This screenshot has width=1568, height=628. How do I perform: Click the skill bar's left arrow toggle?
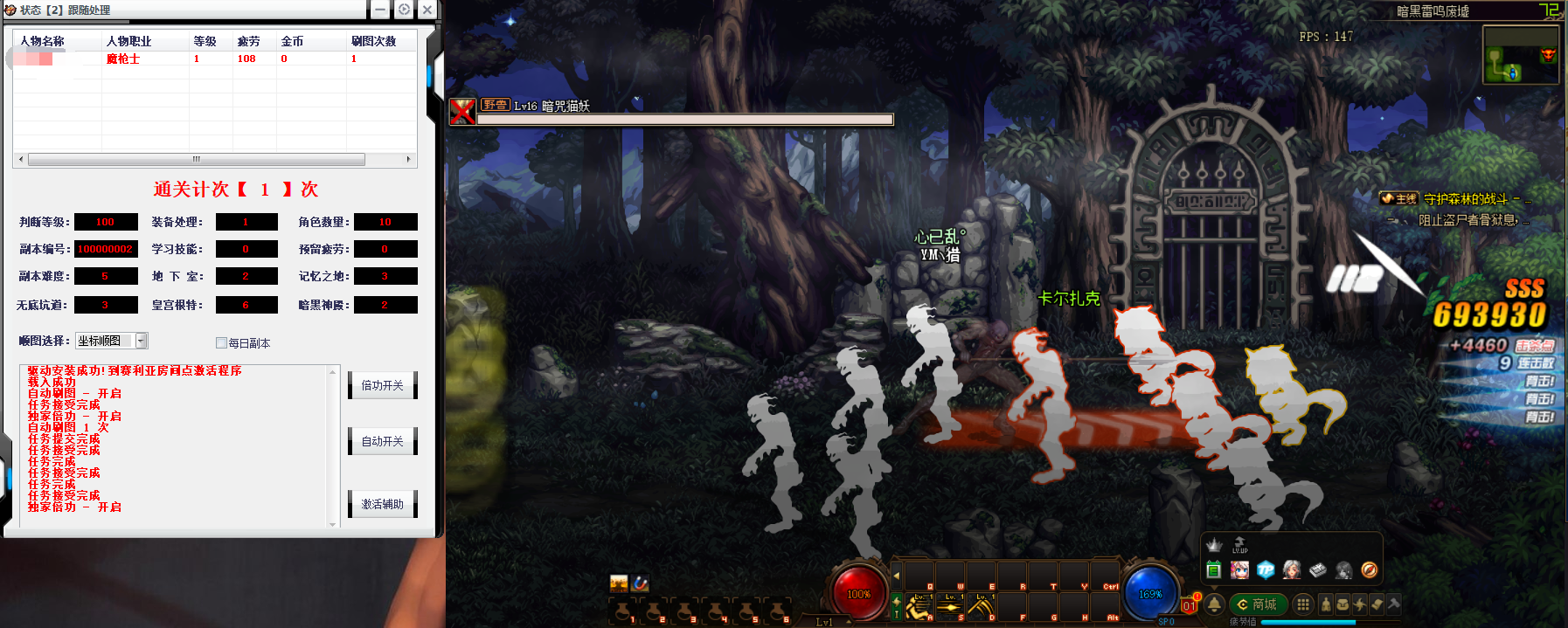coord(896,576)
